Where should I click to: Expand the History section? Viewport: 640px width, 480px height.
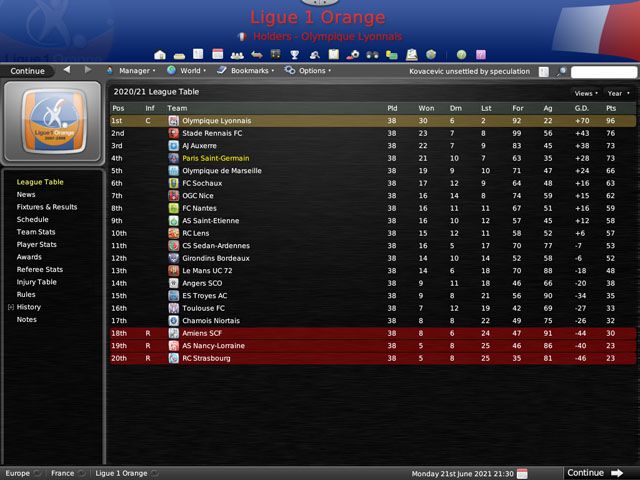pyautogui.click(x=28, y=307)
